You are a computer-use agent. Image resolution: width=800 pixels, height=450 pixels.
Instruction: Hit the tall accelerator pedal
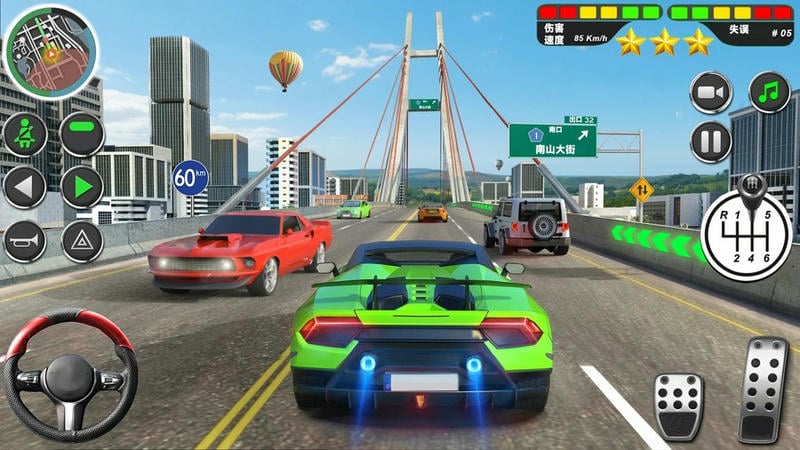pyautogui.click(x=763, y=388)
